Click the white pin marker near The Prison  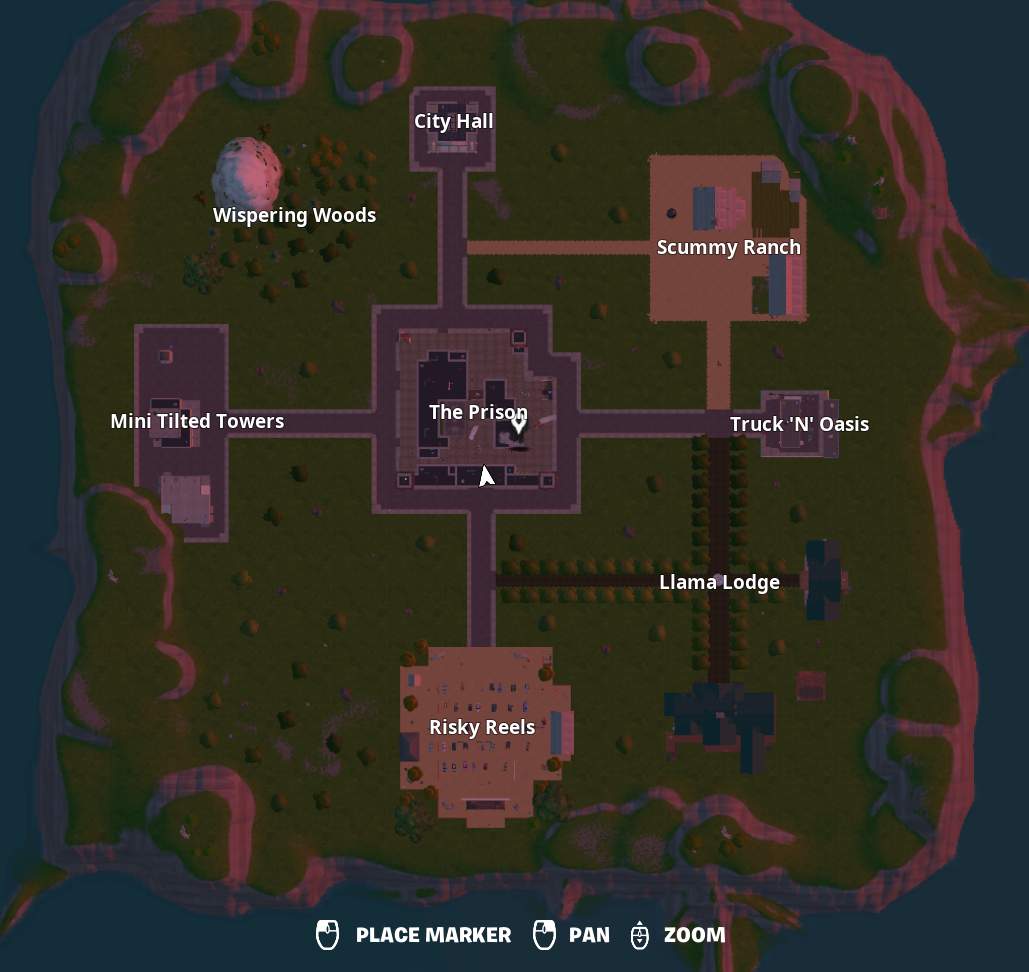click(519, 426)
